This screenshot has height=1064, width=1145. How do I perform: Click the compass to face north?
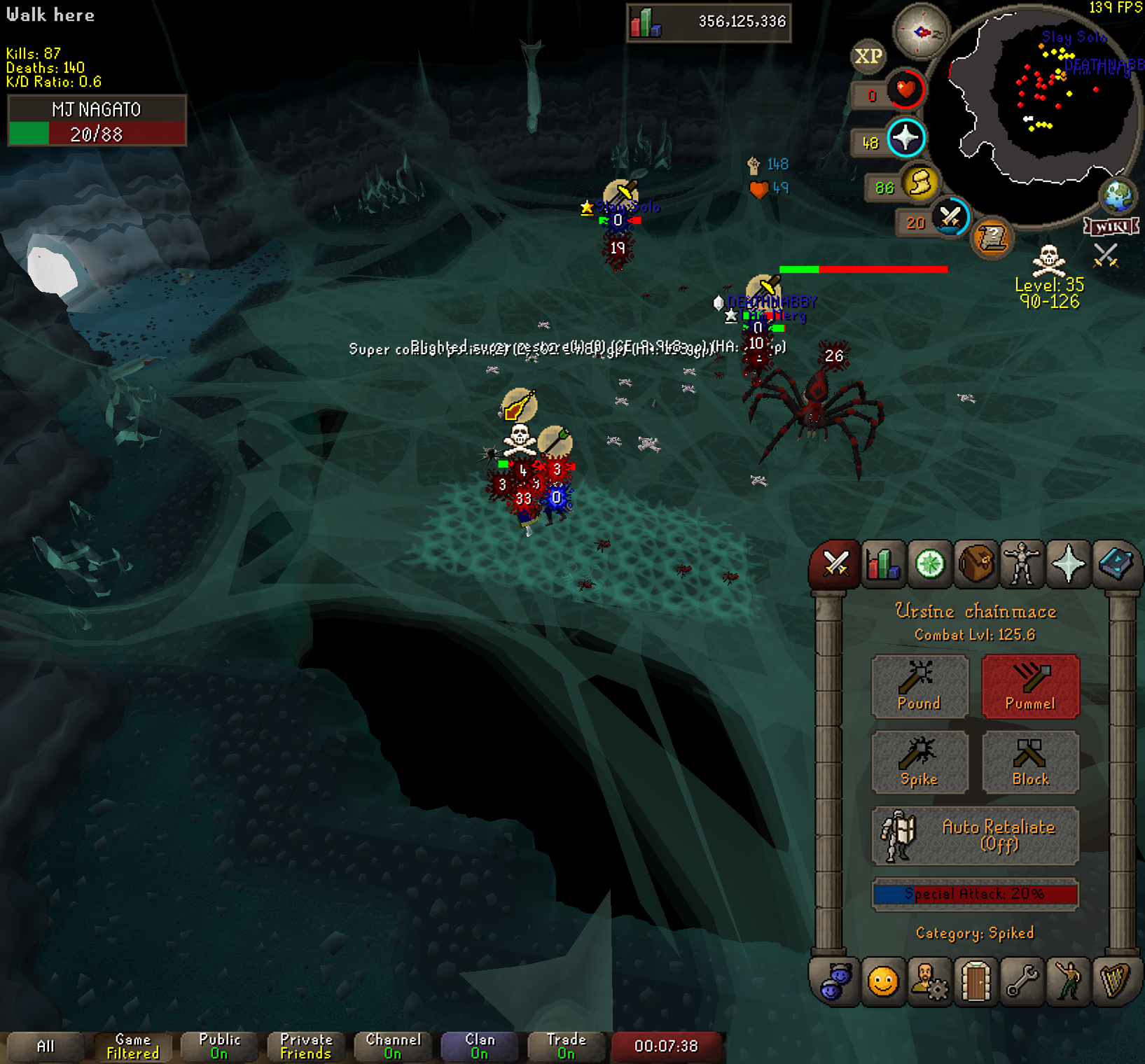click(921, 31)
